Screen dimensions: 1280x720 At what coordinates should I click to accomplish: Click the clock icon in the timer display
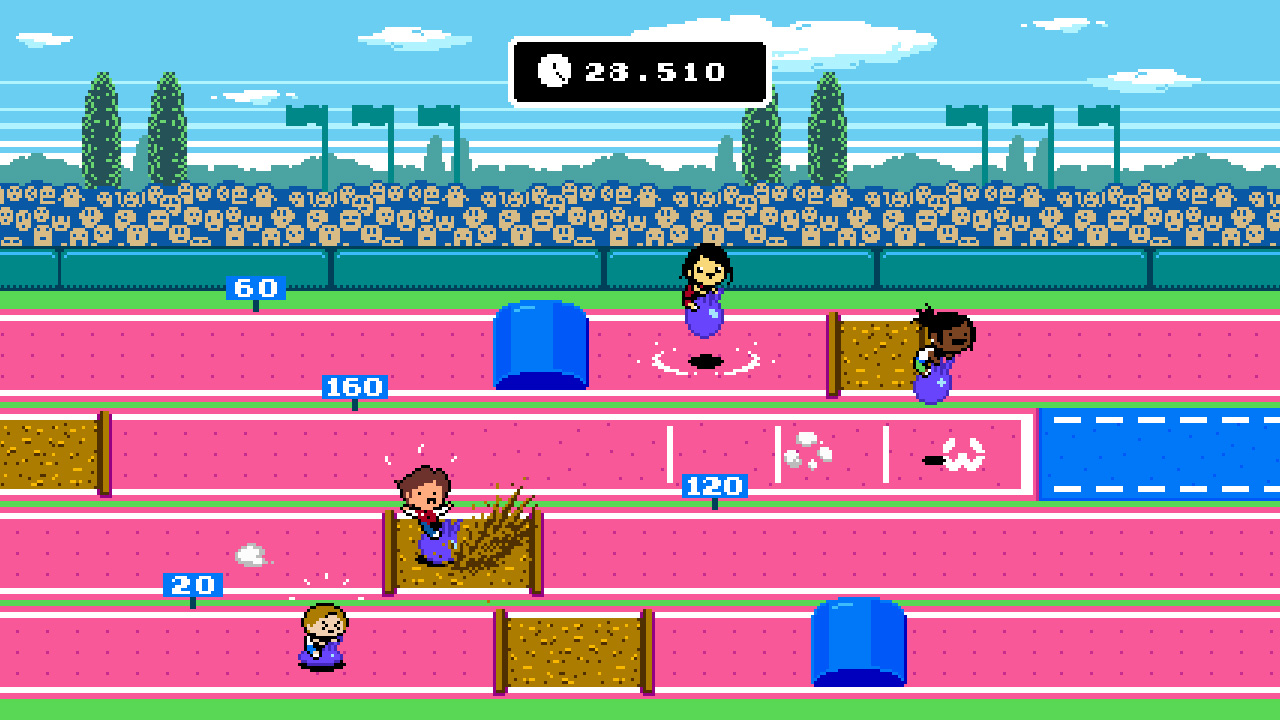(x=556, y=71)
